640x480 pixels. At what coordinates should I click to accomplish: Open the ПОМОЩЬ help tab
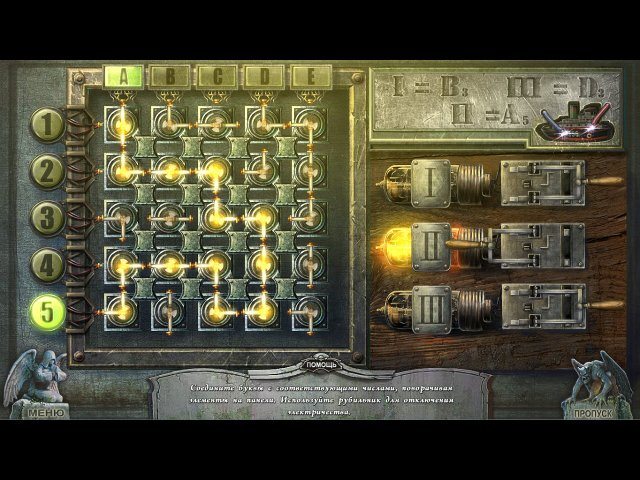click(319, 363)
